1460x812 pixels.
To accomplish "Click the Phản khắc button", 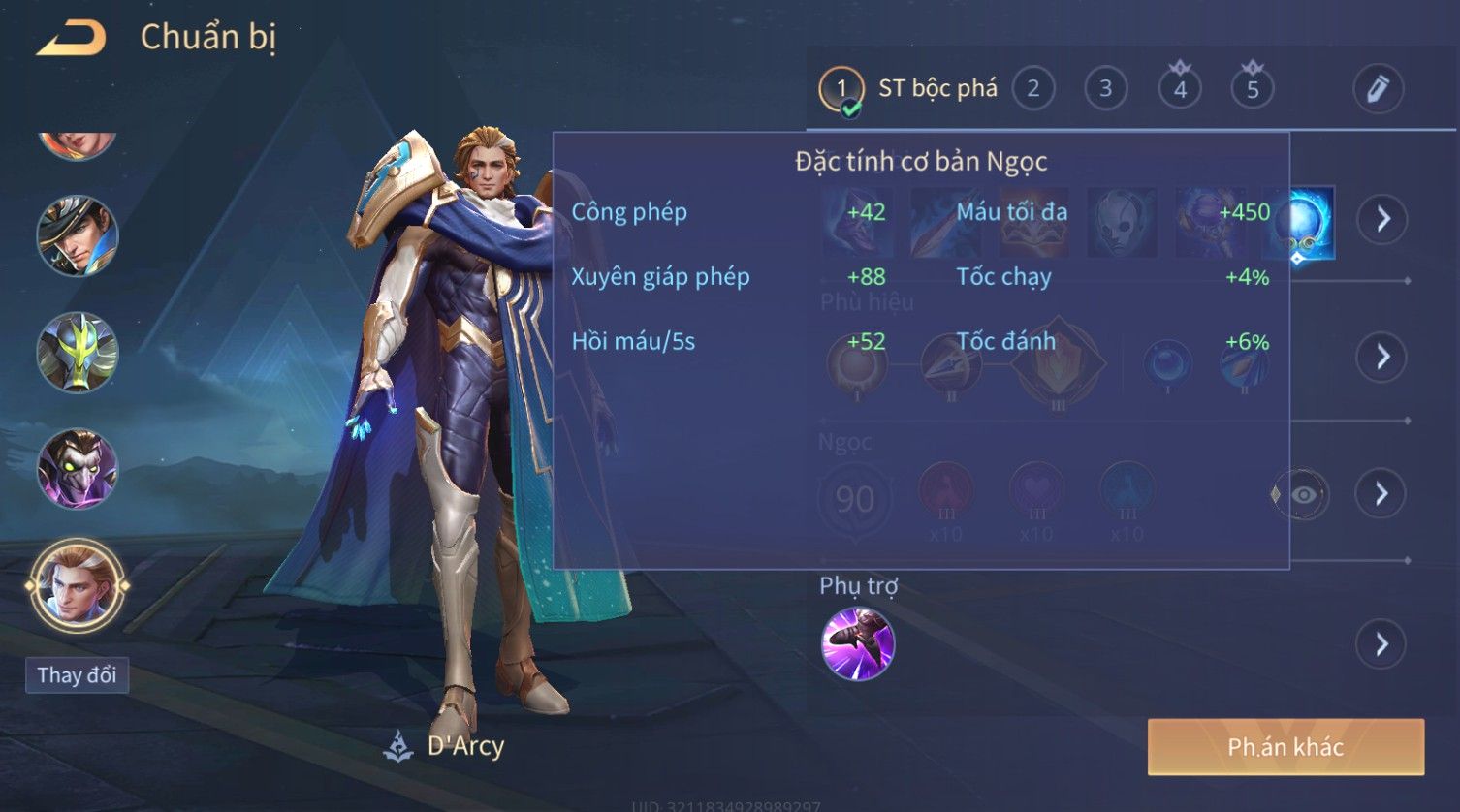I will point(1285,747).
